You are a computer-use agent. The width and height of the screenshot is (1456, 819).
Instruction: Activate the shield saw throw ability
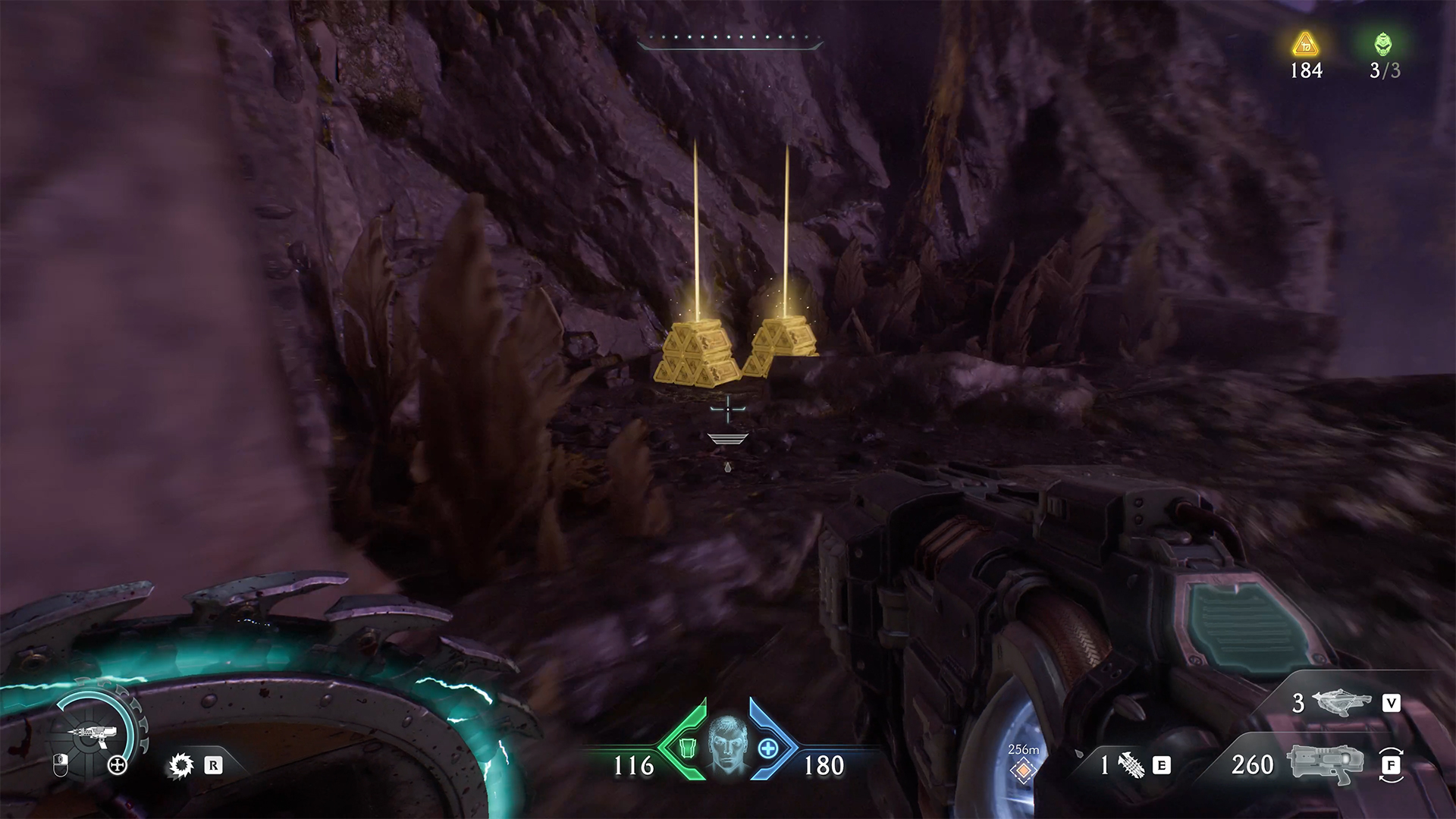click(x=181, y=765)
